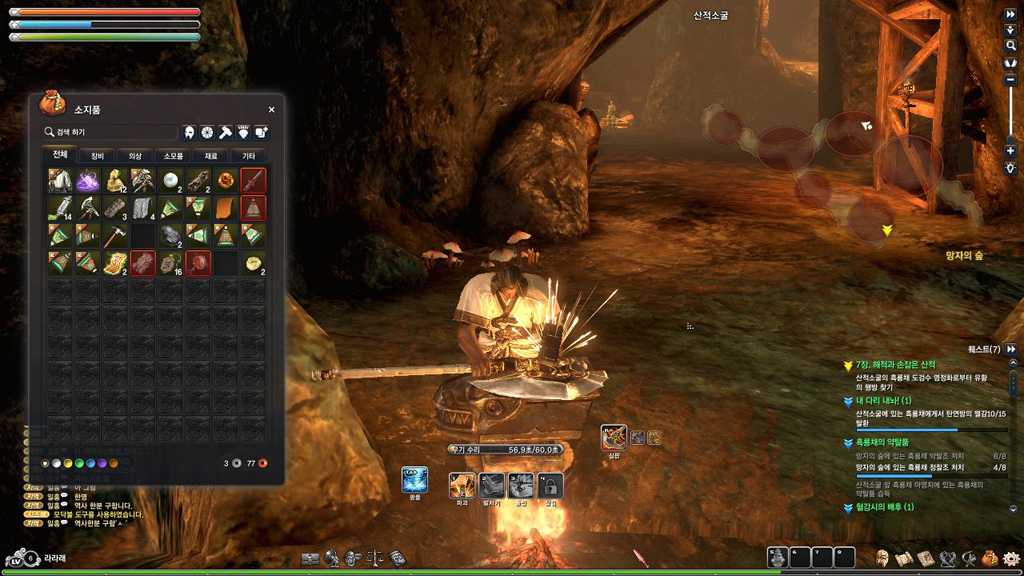
Task: Click the purple crystal item slot
Action: [x=88, y=180]
